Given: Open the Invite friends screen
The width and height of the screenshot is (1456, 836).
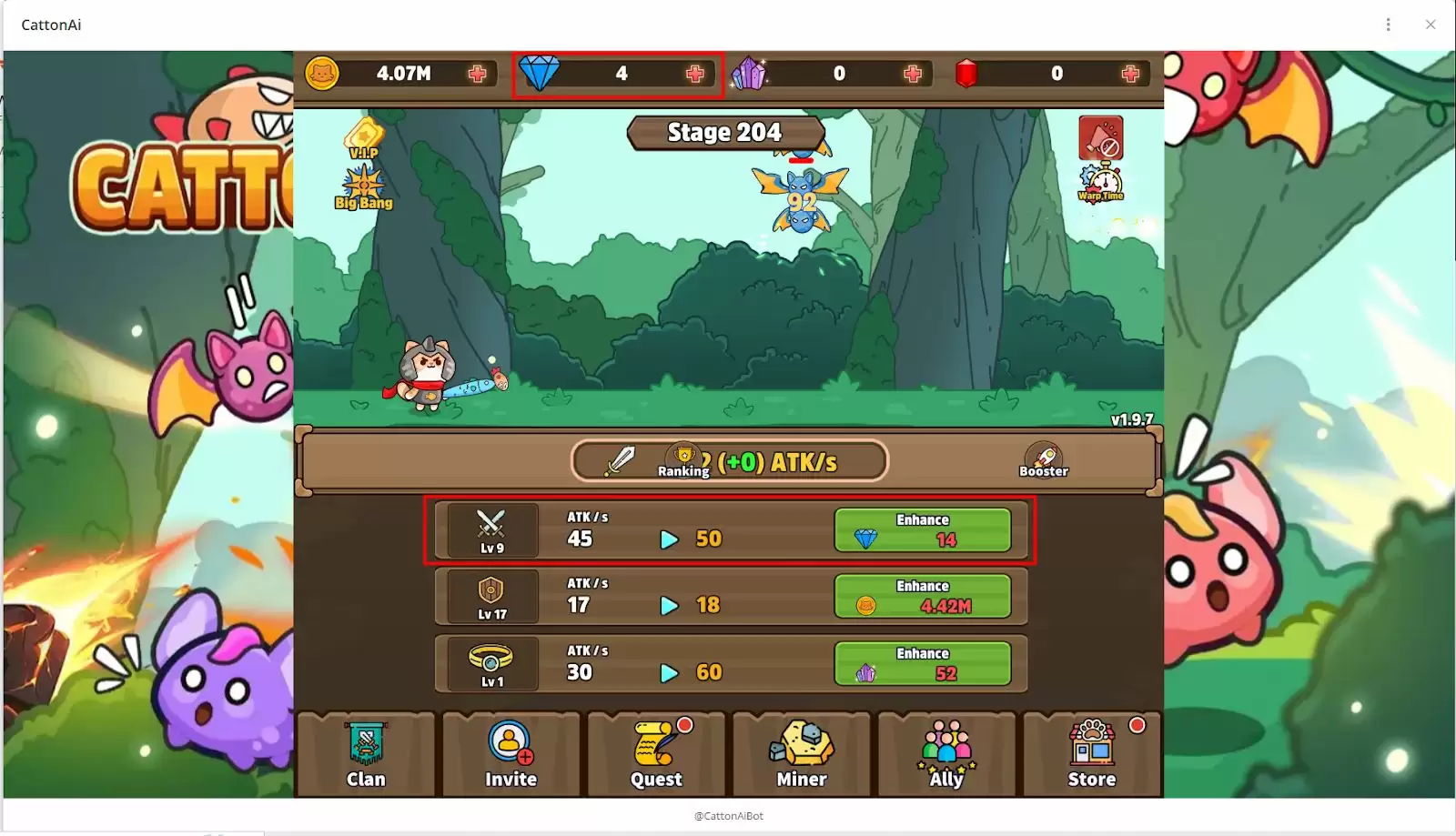Looking at the screenshot, I should (x=511, y=755).
